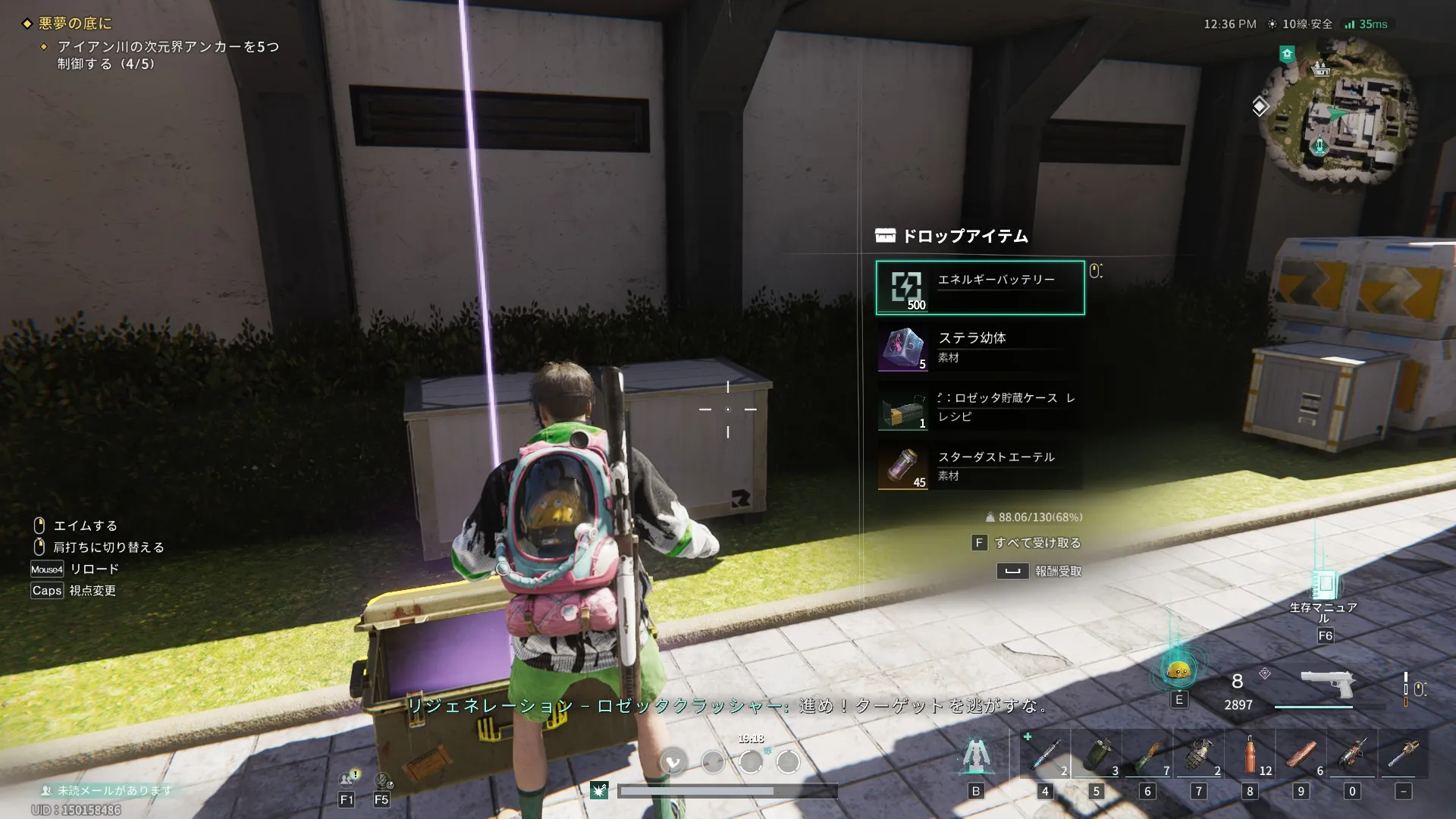Choose the green smoke canister hotbar slot

click(1097, 754)
